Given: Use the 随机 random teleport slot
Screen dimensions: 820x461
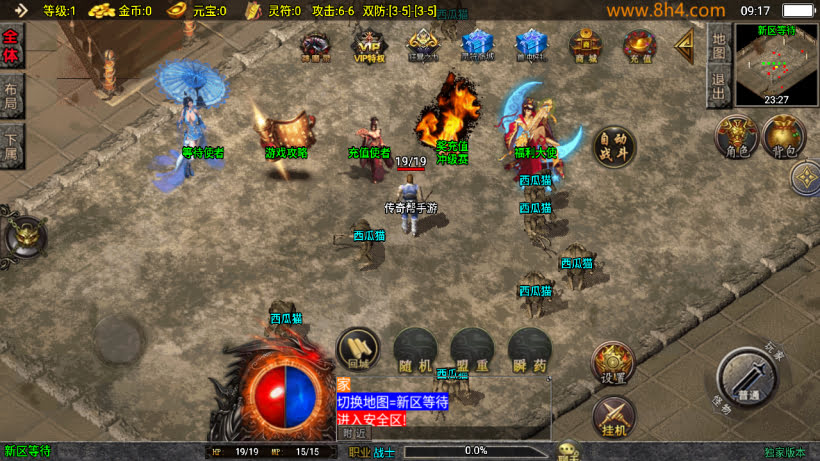Looking at the screenshot, I should [x=414, y=351].
